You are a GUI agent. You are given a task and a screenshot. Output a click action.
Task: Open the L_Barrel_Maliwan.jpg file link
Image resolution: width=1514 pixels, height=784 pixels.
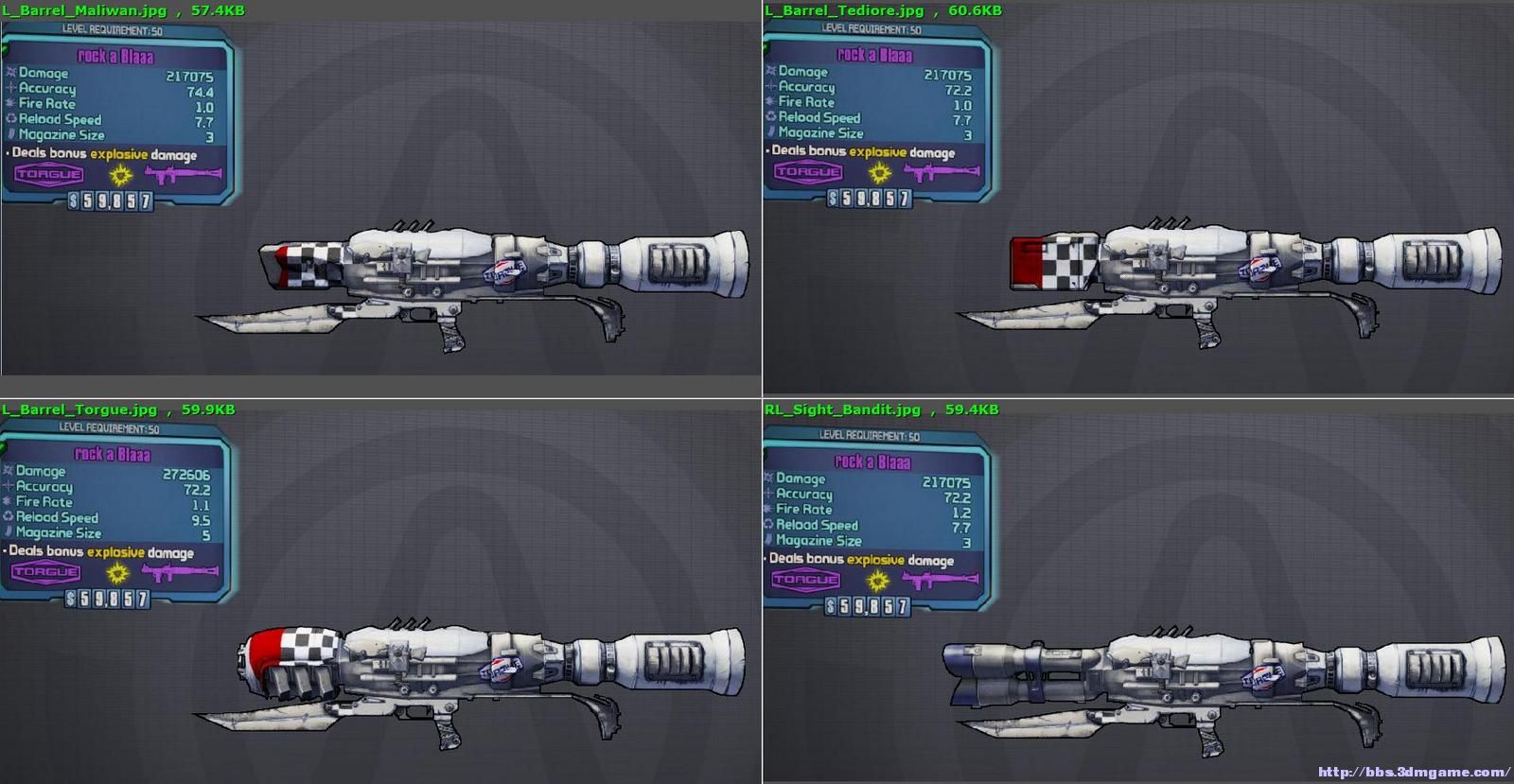coord(80,9)
